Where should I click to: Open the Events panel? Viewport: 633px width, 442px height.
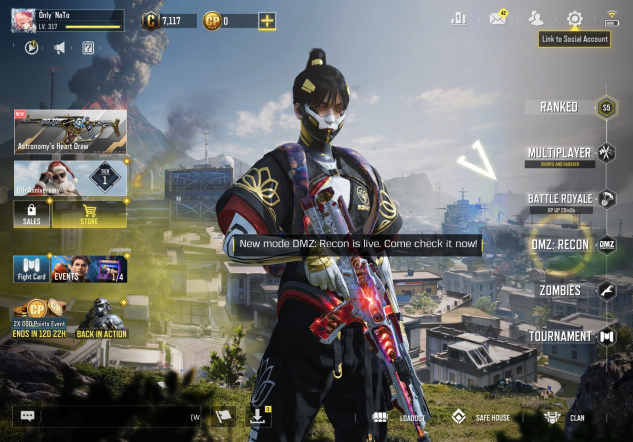(89, 269)
